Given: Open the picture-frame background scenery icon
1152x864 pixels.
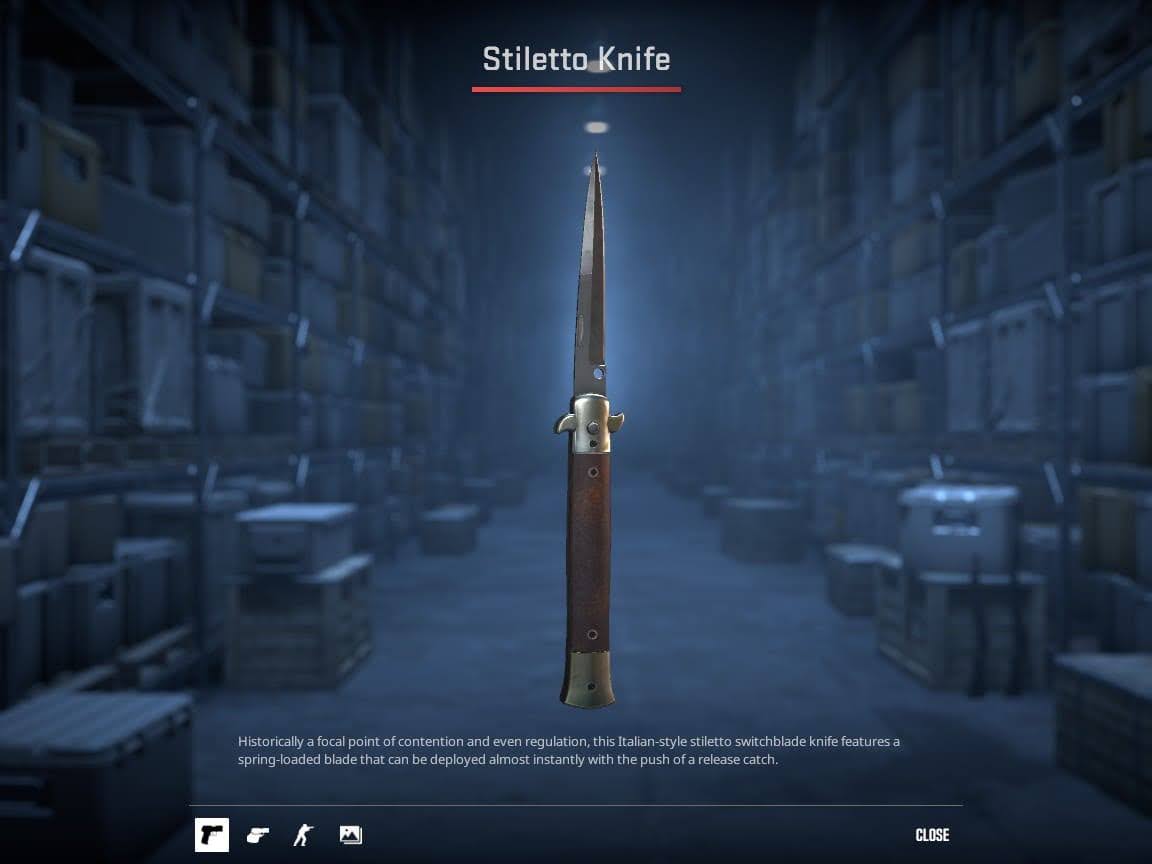Looking at the screenshot, I should pos(350,834).
